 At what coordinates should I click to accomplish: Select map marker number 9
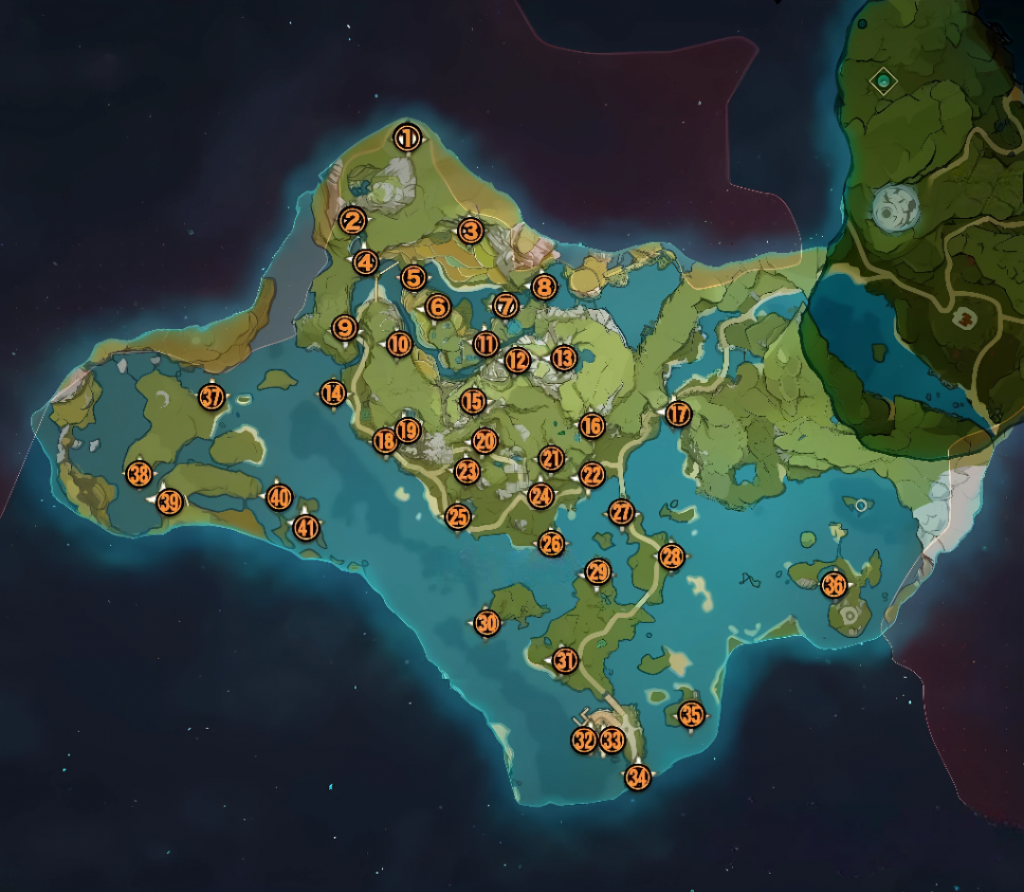[345, 328]
